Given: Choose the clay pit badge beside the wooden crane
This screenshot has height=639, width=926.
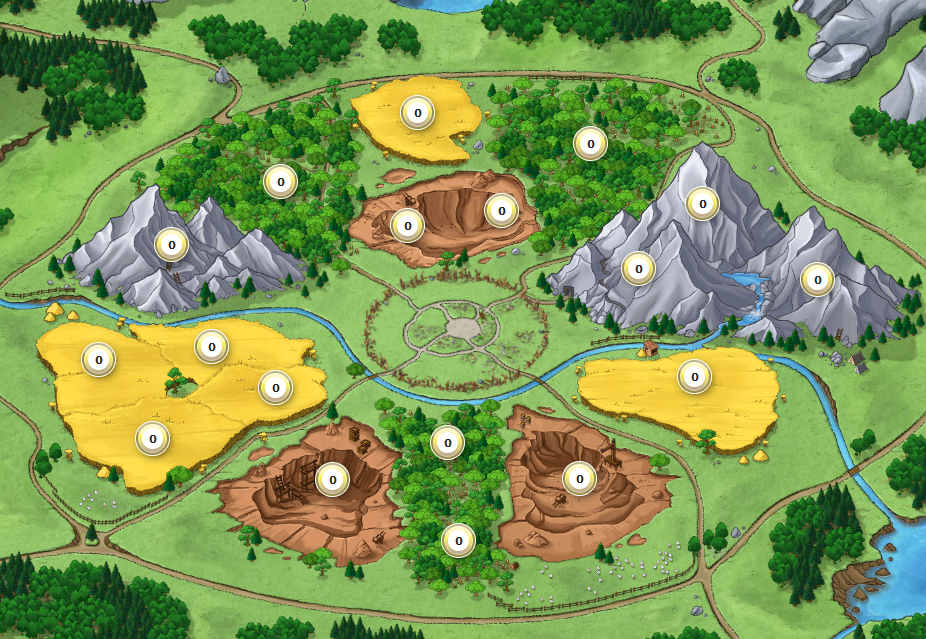Looking at the screenshot, I should pos(578,478).
